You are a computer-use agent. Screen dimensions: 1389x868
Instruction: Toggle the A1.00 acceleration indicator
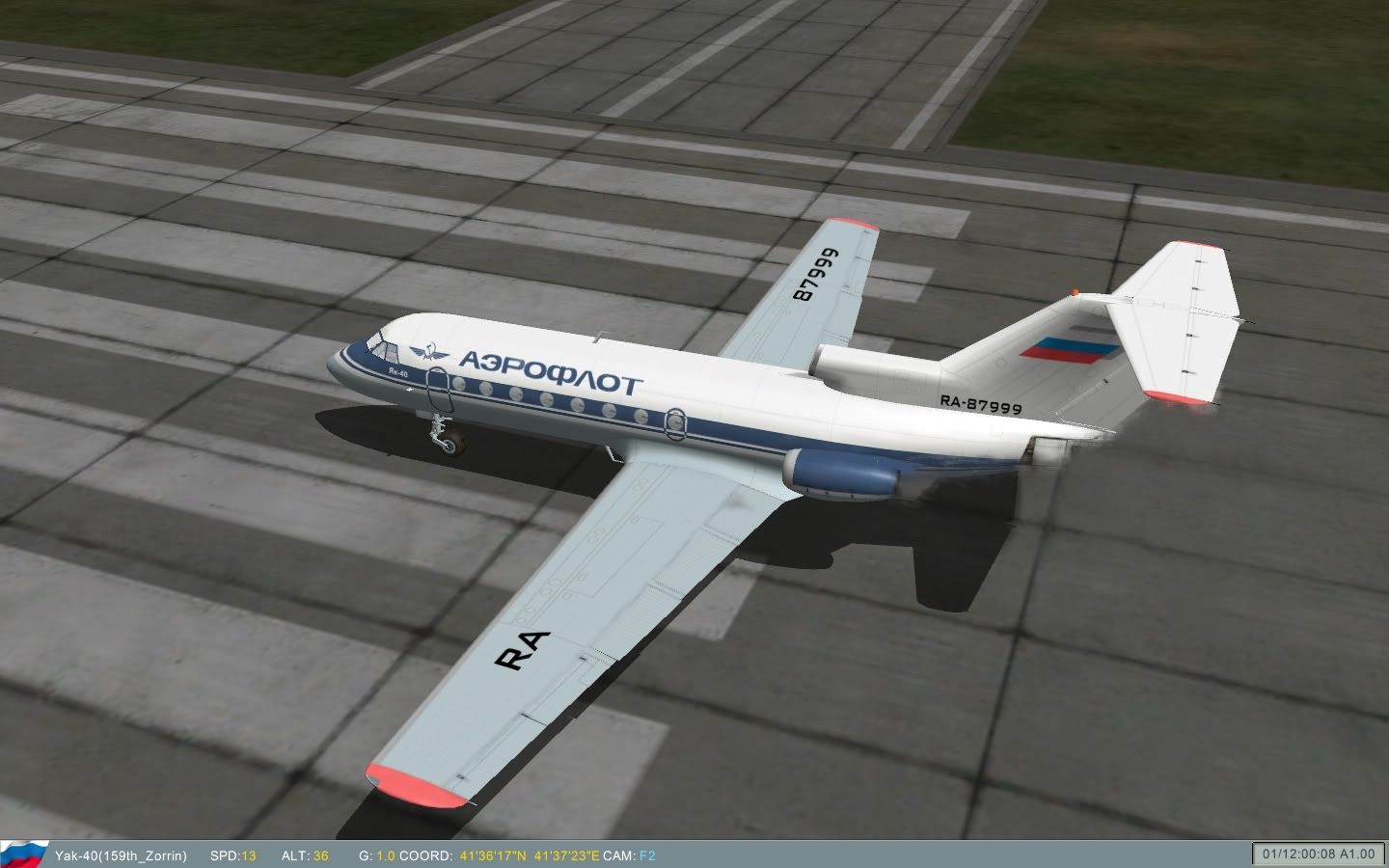[x=1357, y=854]
